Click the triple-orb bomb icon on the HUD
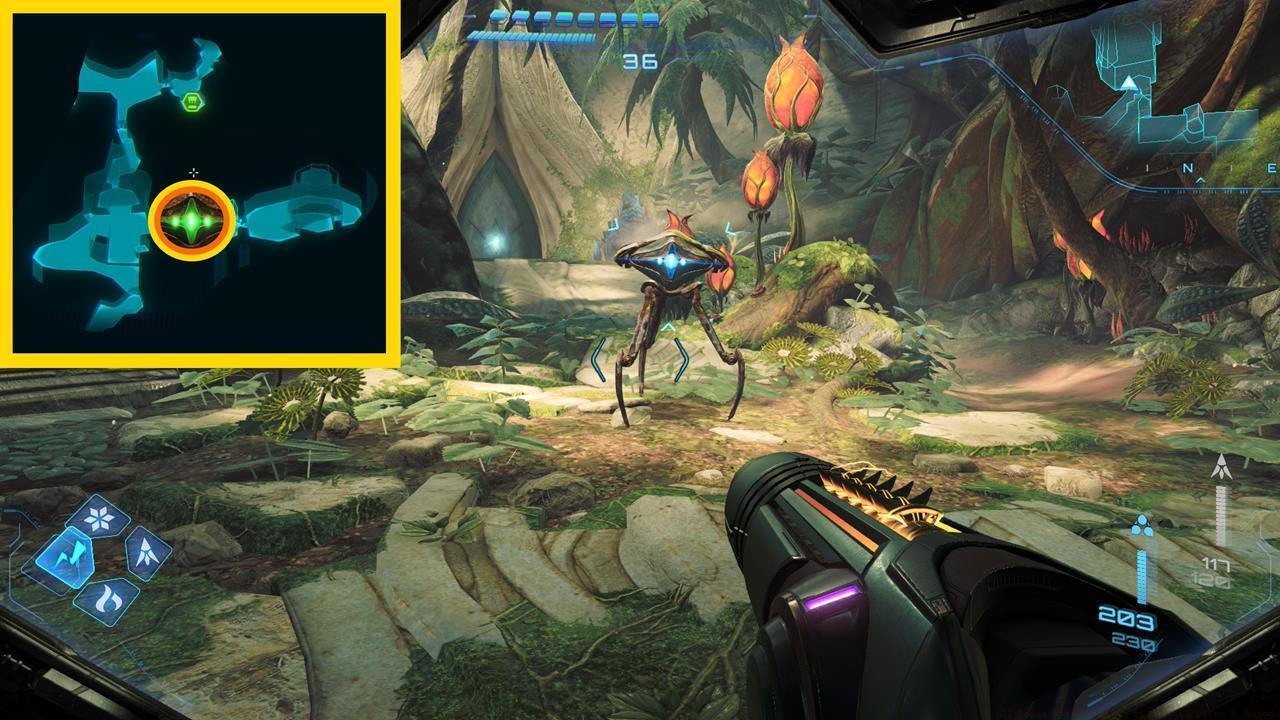The width and height of the screenshot is (1280, 720). 1142,525
